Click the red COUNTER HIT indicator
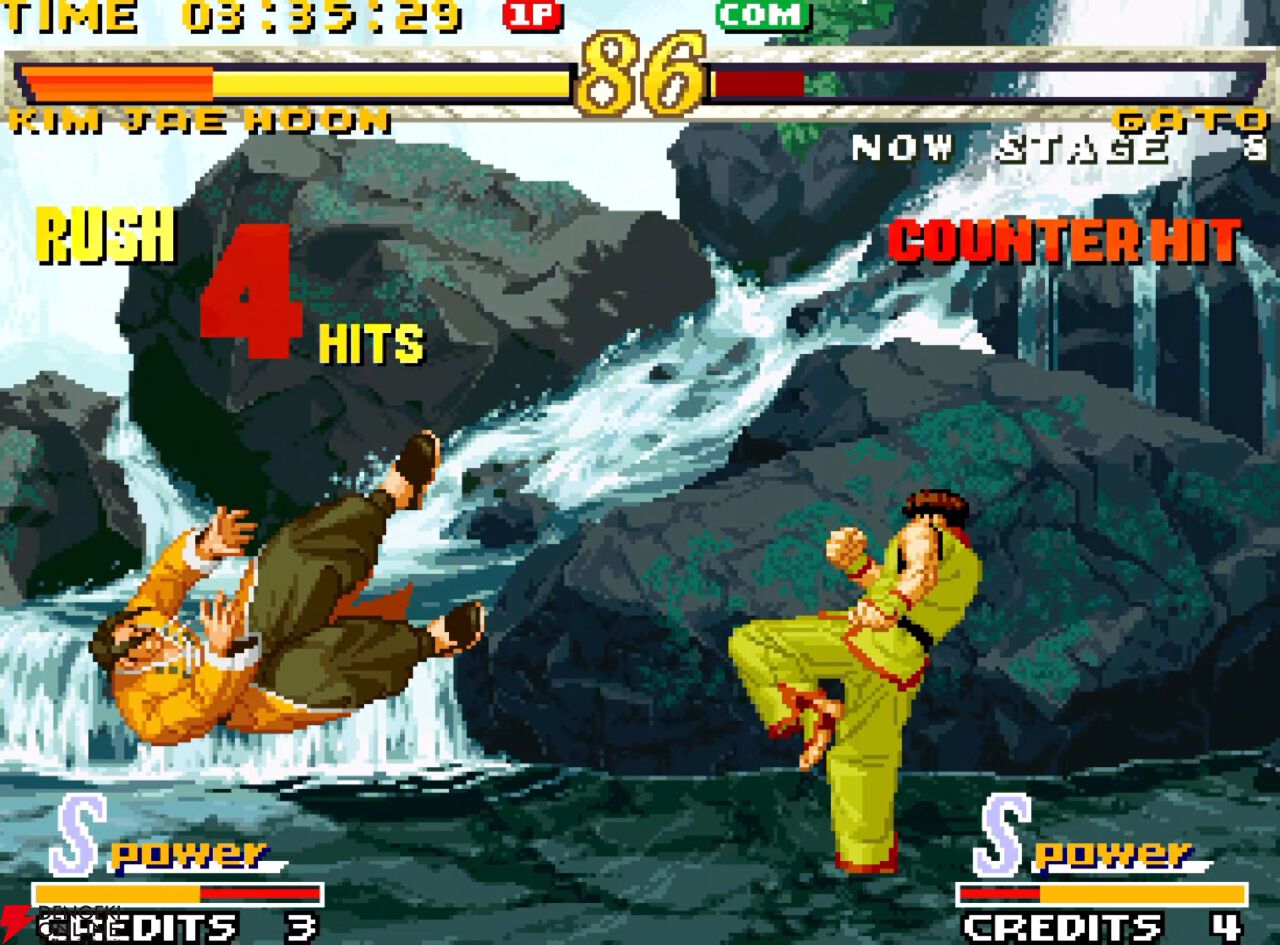Image resolution: width=1280 pixels, height=945 pixels. pyautogui.click(x=1063, y=240)
